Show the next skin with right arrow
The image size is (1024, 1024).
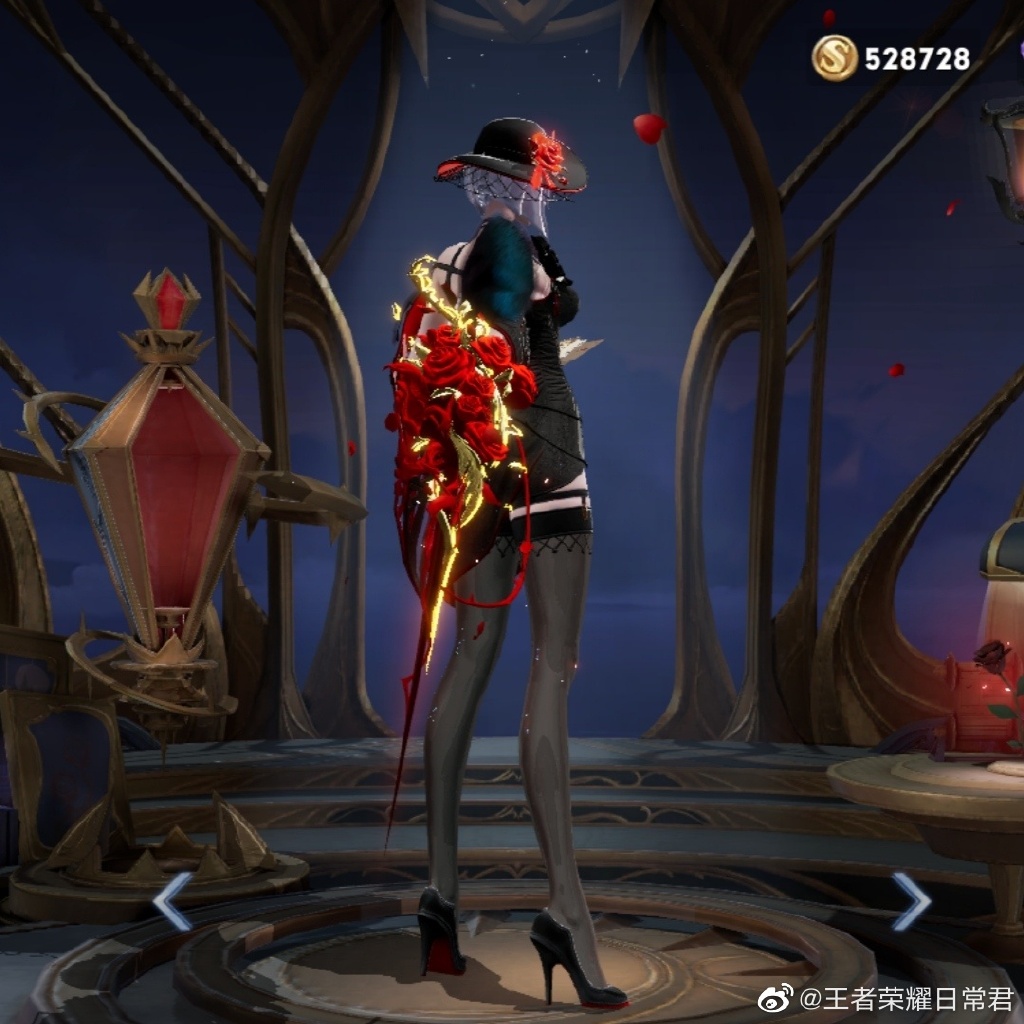[911, 900]
